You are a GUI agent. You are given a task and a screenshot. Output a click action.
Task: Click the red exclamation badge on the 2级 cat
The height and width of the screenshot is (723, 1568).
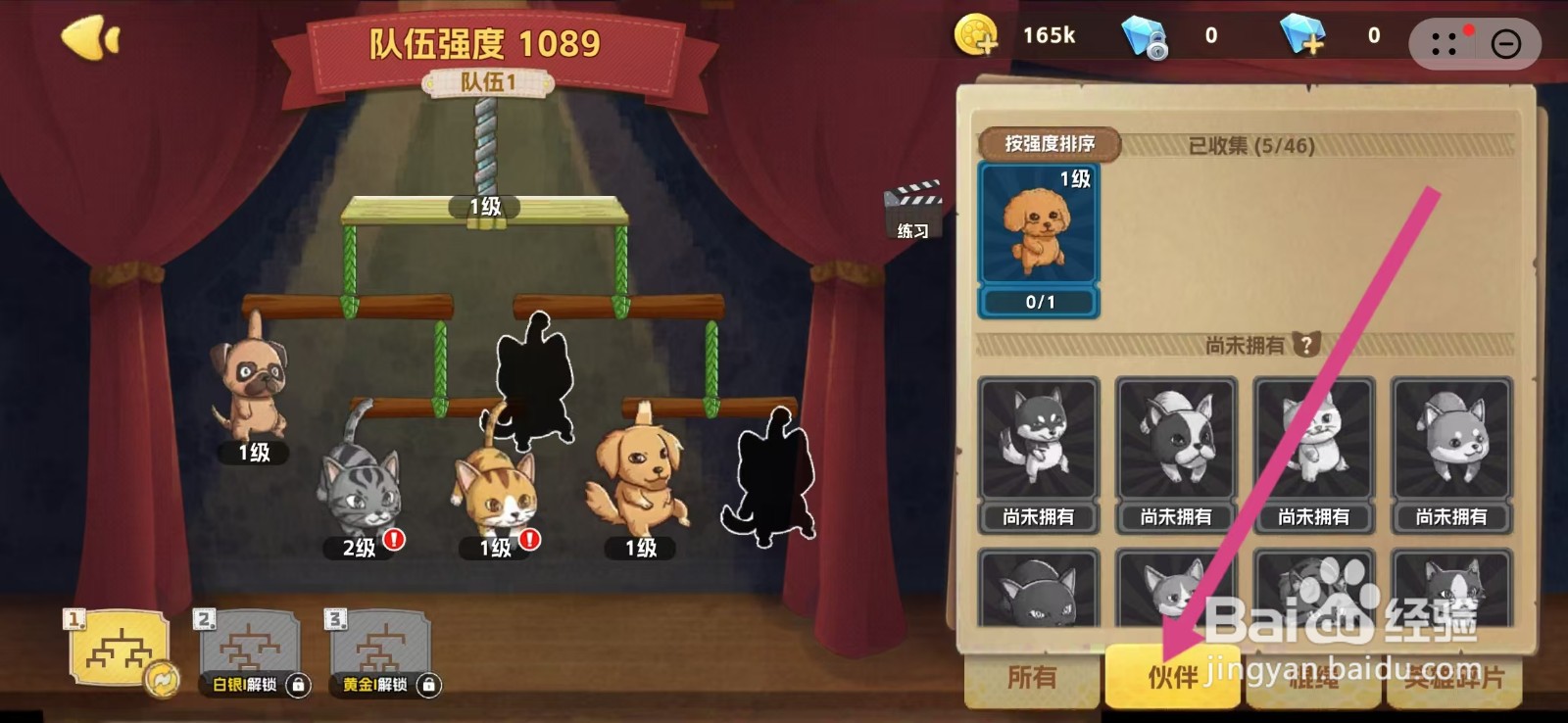pos(392,540)
